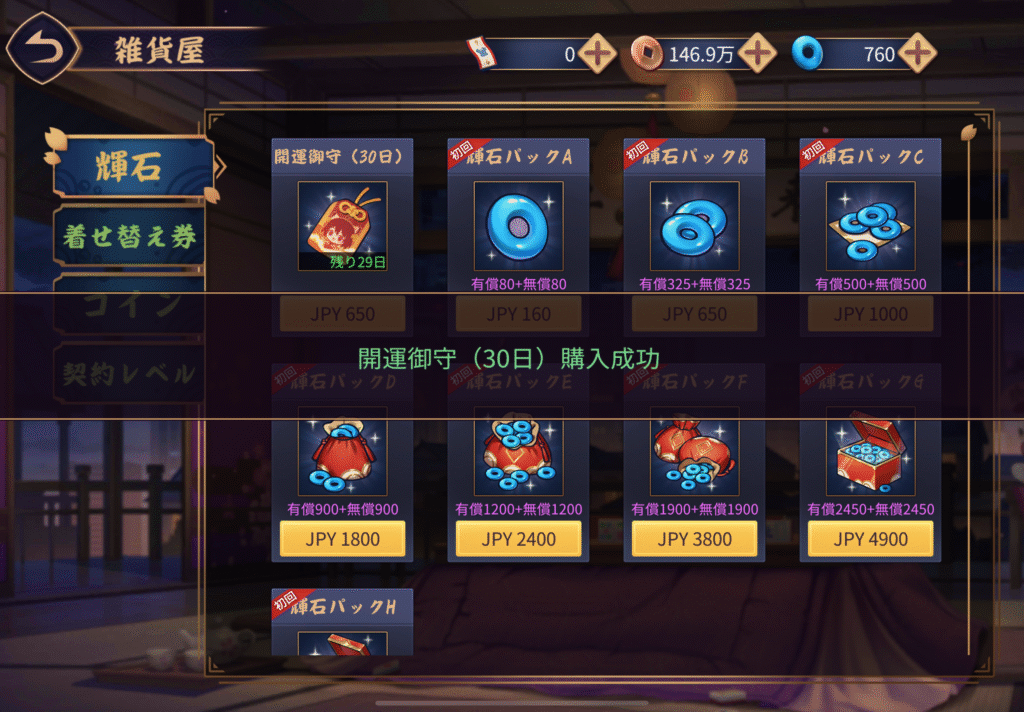The height and width of the screenshot is (712, 1024).
Task: Buy 輝石パックD for JPY 1800
Action: [342, 539]
